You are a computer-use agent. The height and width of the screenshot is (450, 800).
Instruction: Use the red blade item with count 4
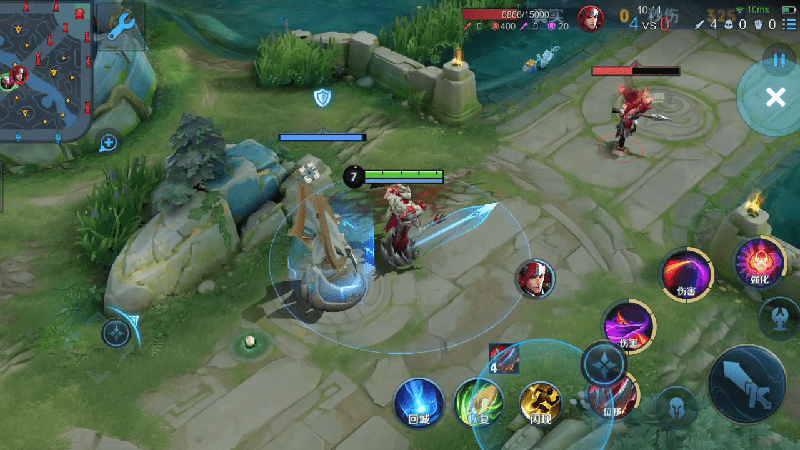coord(504,357)
